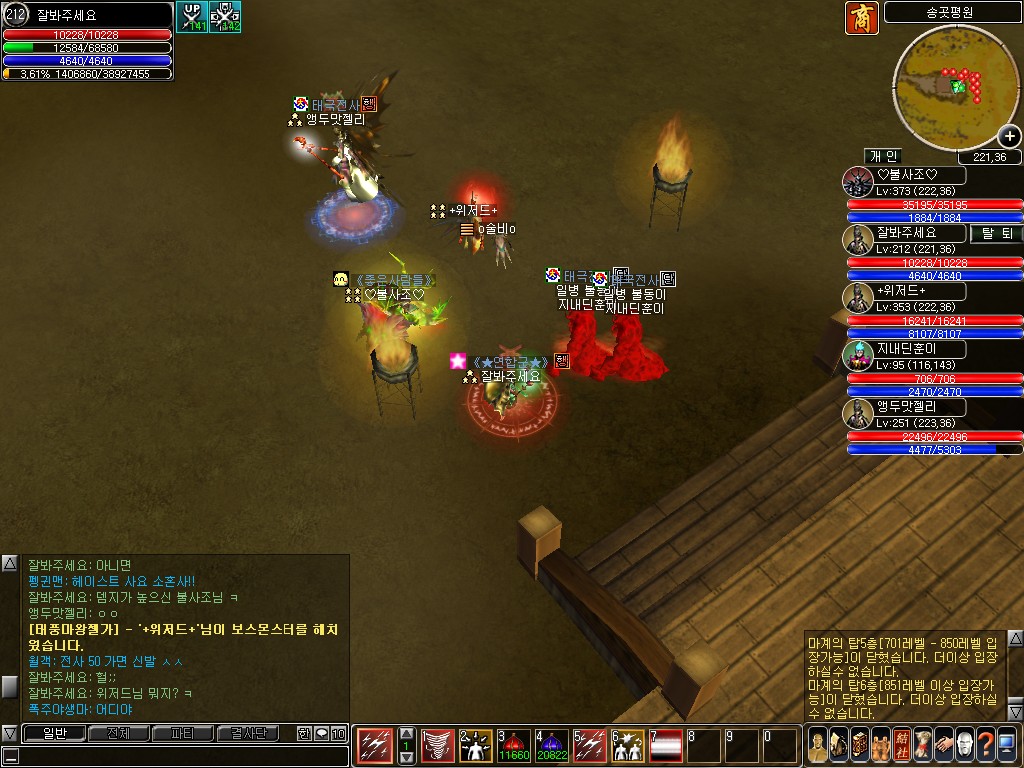
Task: Toggle the 한 language input button
Action: [304, 734]
